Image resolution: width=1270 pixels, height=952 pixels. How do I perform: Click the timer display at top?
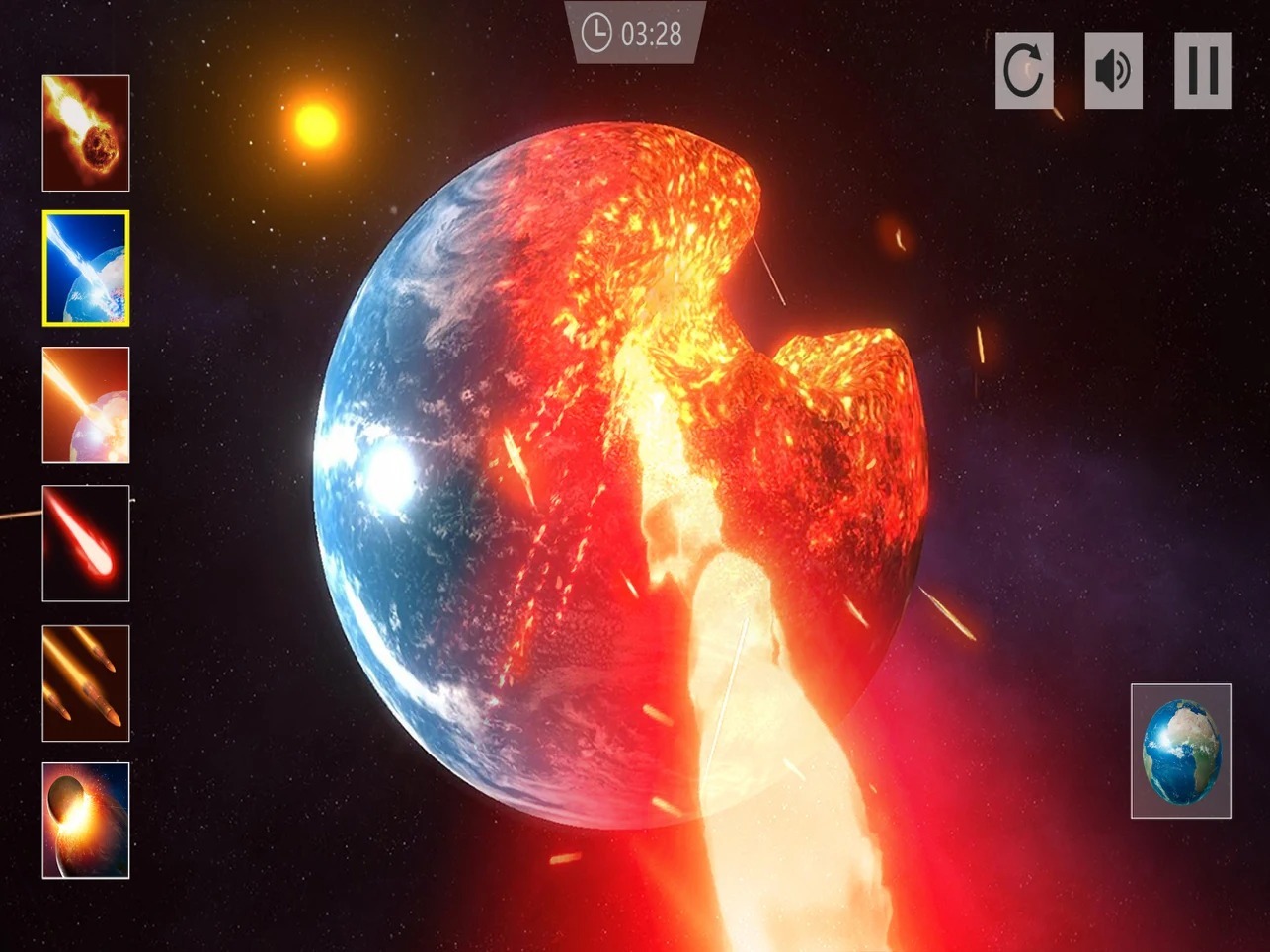(x=635, y=33)
